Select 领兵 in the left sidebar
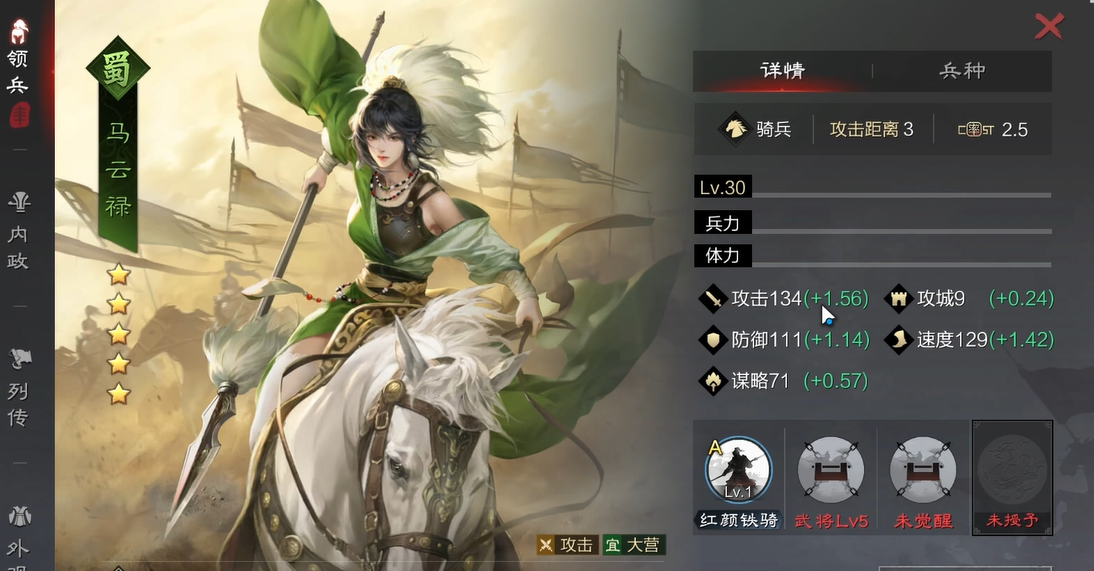The image size is (1094, 571). point(18,72)
